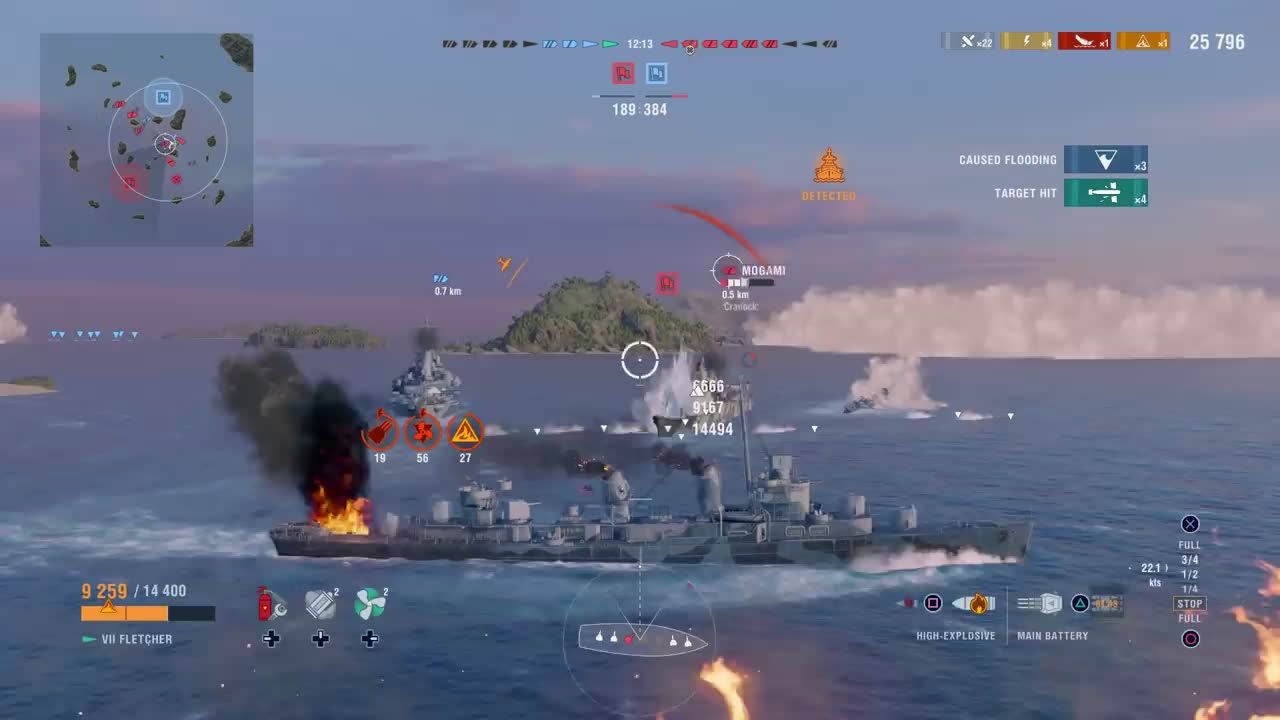
Task: Choose the torpedo launcher weapon icon
Action: [1108, 604]
